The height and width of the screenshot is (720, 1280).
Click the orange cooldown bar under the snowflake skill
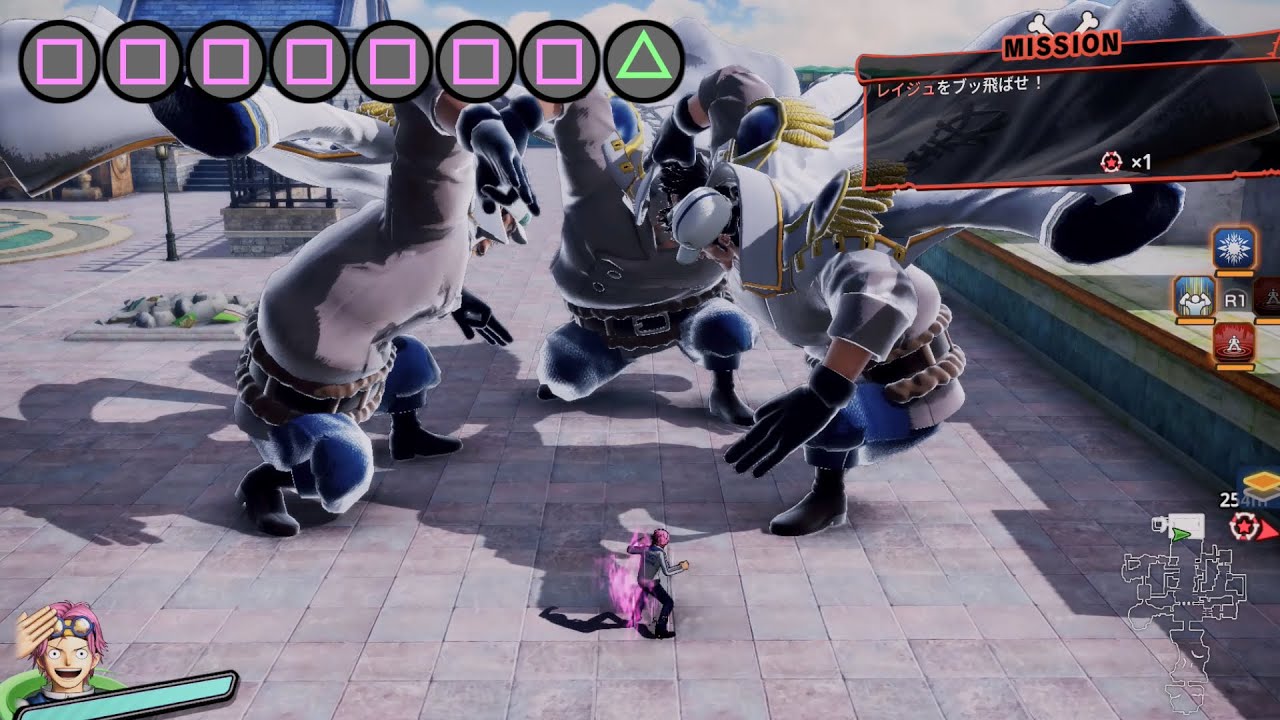(x=1234, y=273)
